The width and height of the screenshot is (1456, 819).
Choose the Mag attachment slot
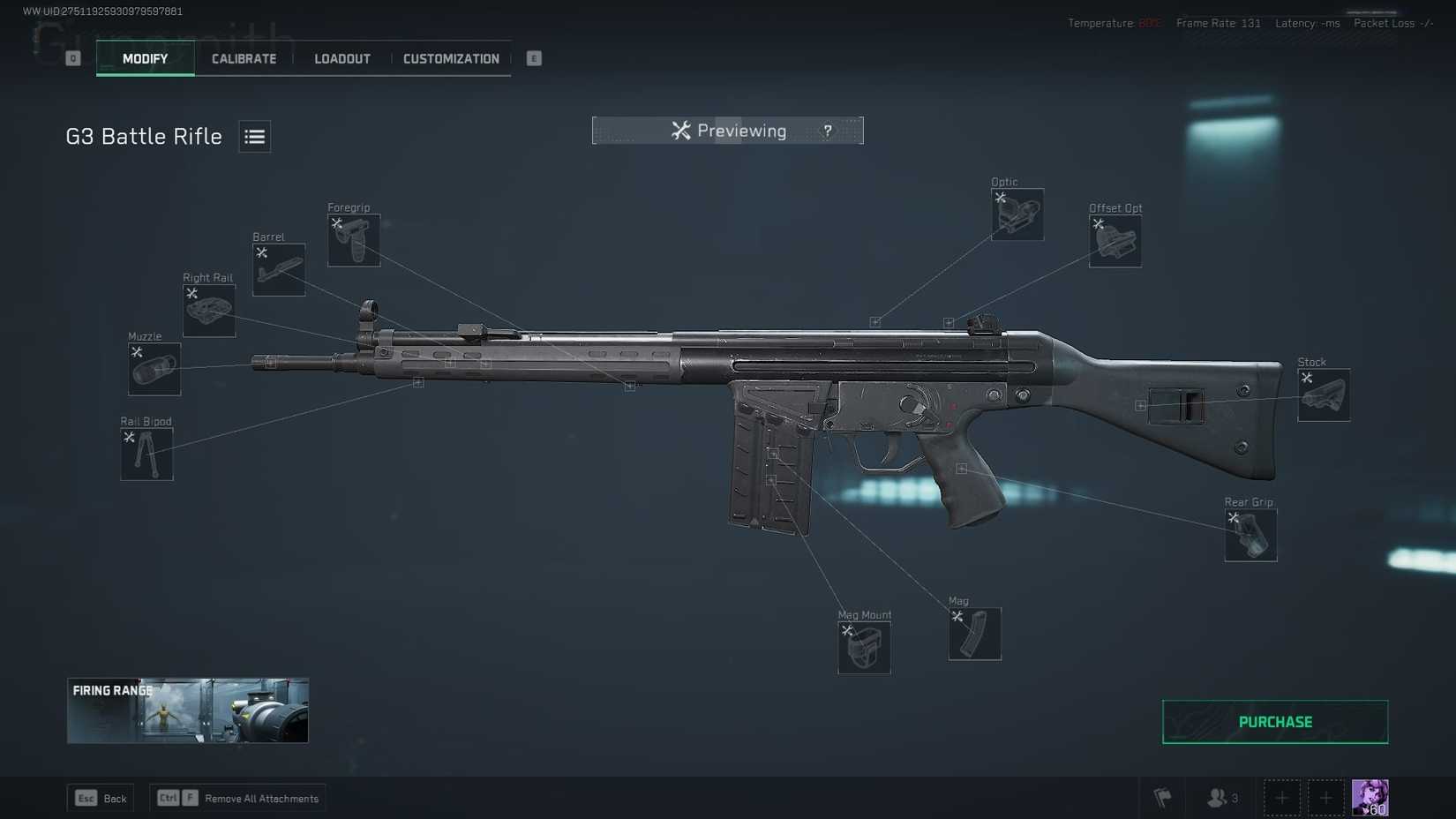click(975, 634)
